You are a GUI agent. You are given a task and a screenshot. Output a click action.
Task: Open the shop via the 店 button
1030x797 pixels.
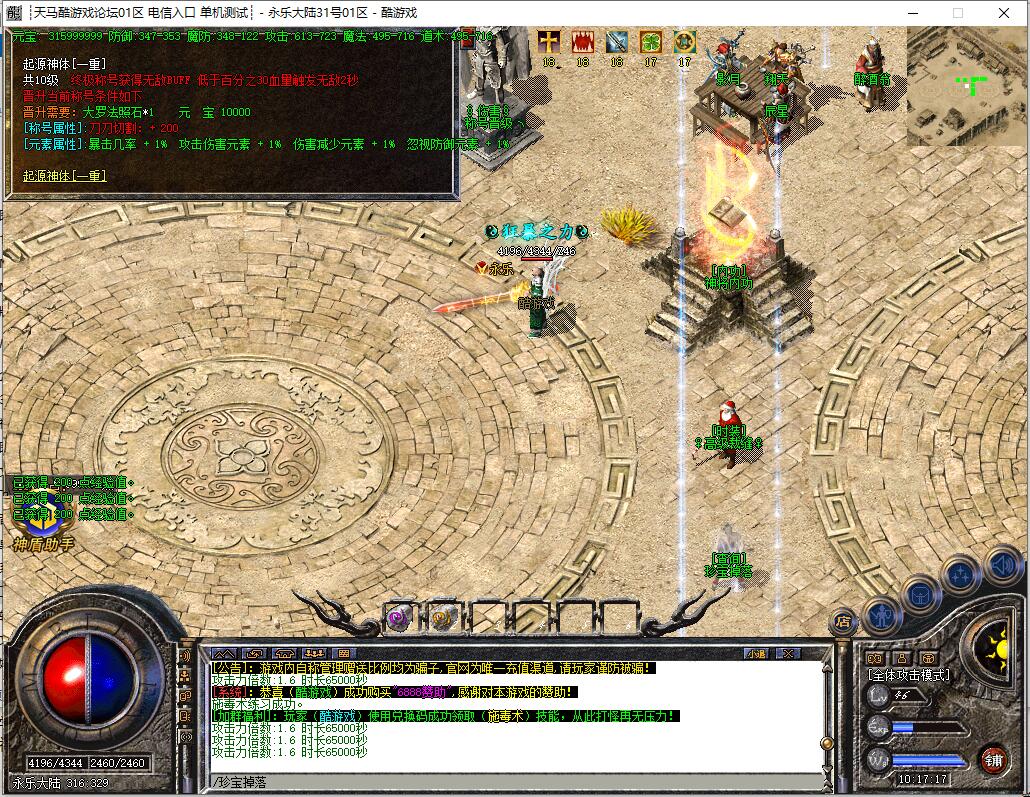tap(842, 621)
